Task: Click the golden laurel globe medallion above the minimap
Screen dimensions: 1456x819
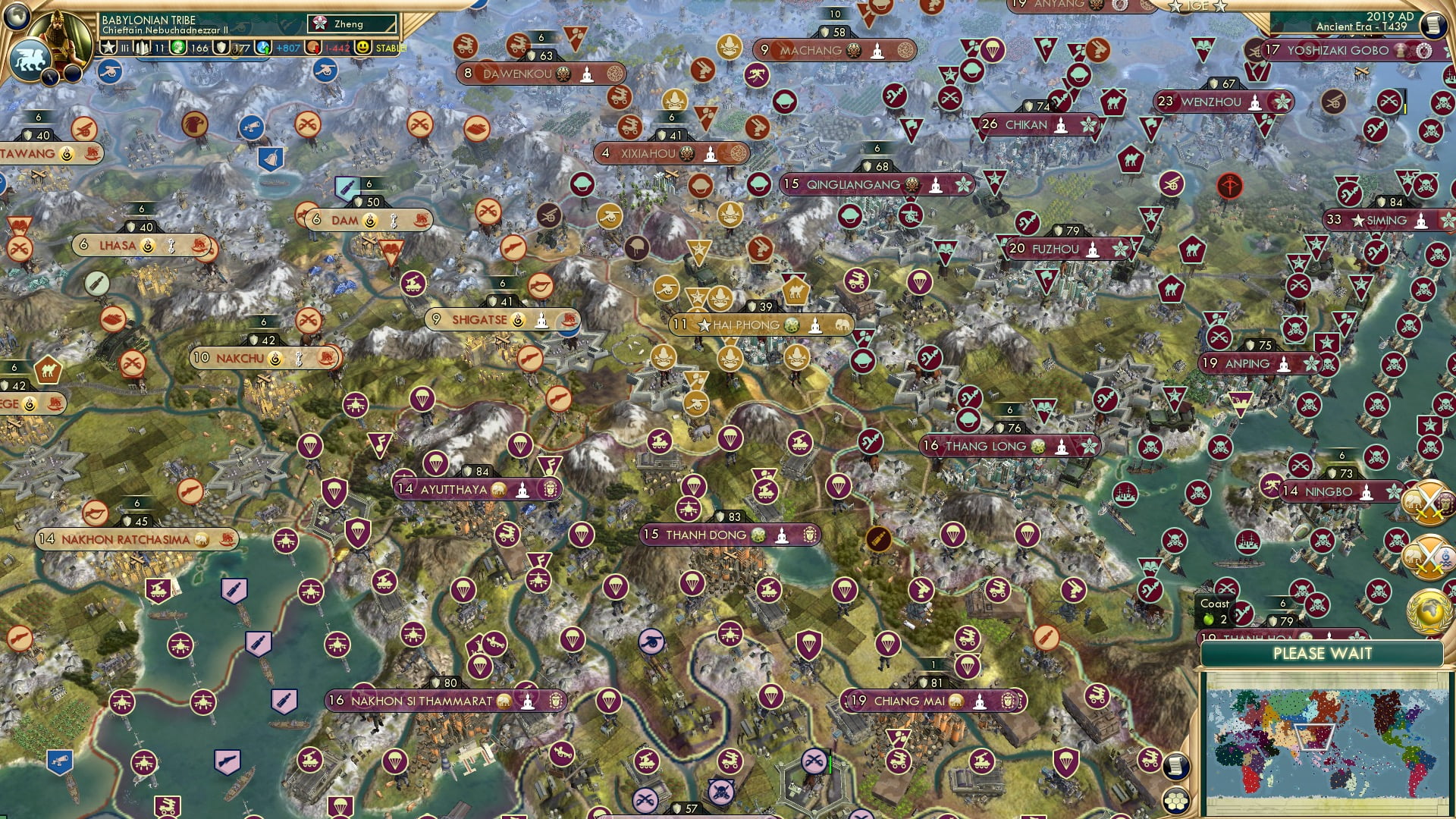Action: (x=1430, y=613)
